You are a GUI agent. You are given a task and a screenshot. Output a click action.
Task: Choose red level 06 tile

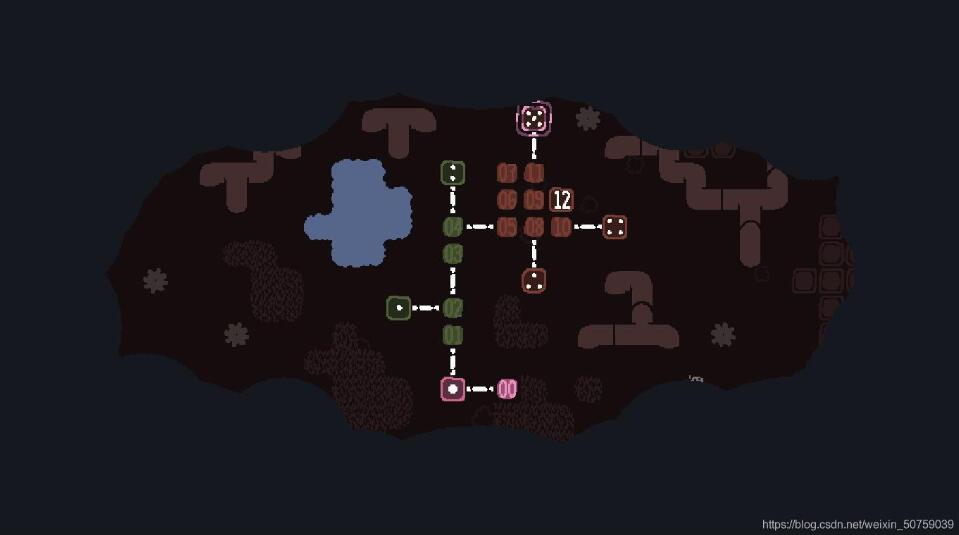tap(507, 200)
